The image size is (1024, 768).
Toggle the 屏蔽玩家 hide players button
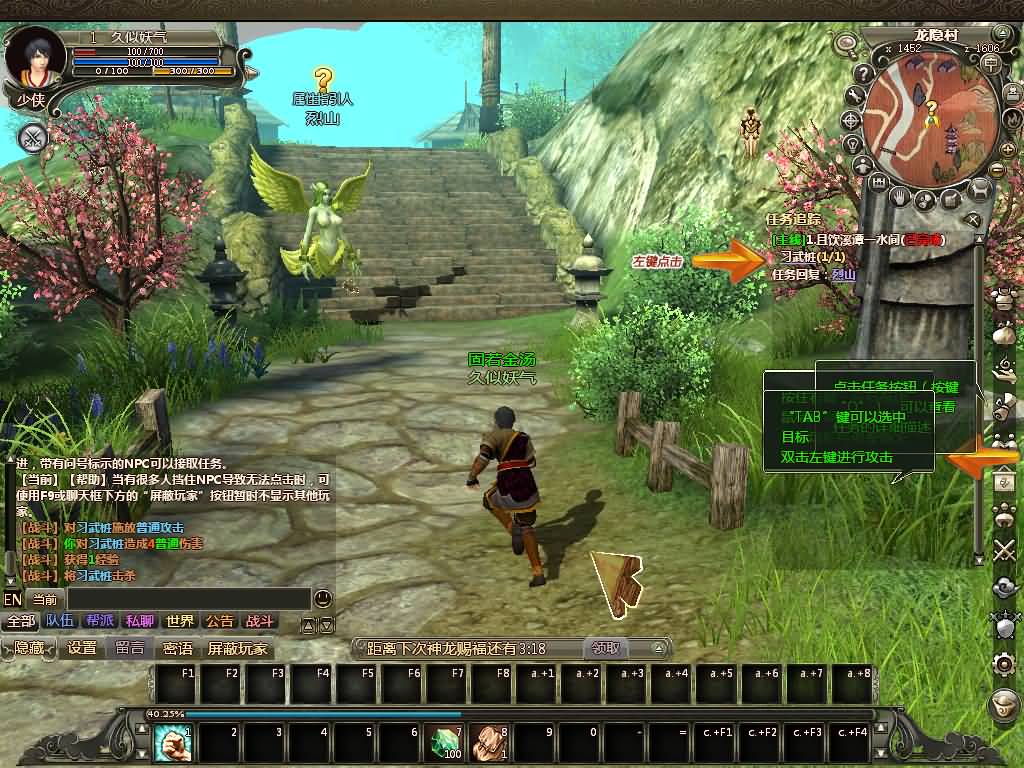click(x=237, y=648)
